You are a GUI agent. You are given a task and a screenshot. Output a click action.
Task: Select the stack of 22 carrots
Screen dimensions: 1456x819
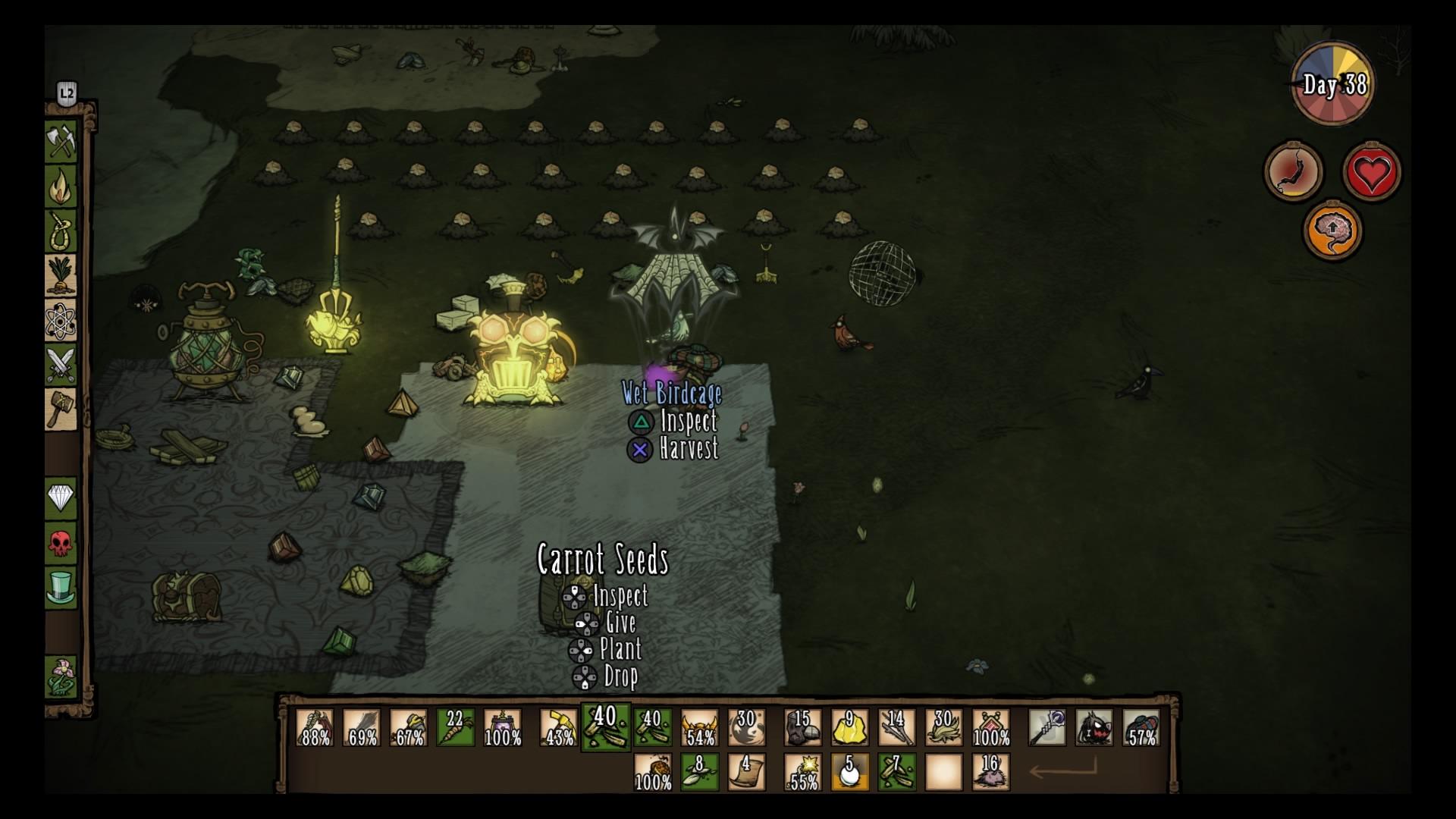[x=456, y=727]
